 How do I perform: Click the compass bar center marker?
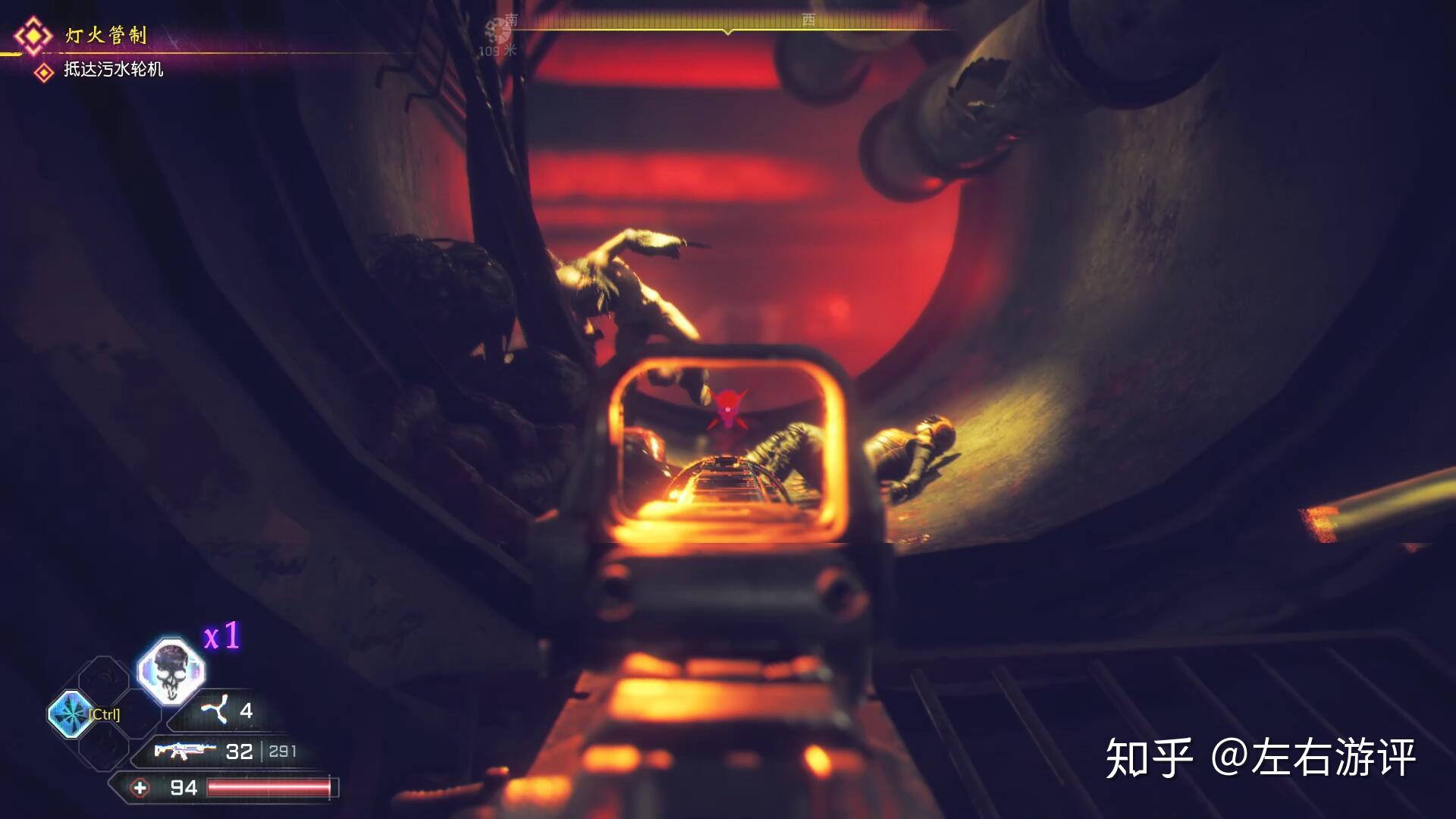point(728,31)
